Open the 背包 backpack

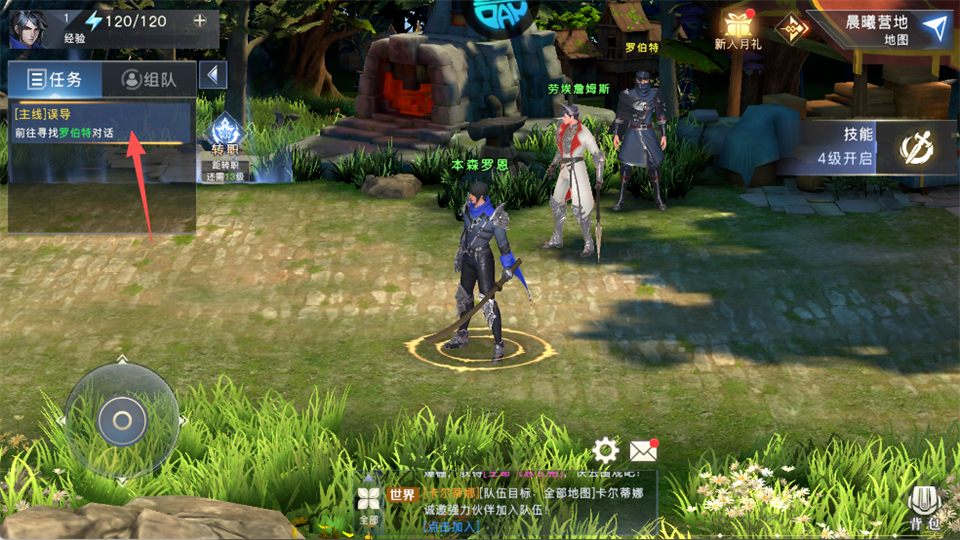tap(924, 508)
